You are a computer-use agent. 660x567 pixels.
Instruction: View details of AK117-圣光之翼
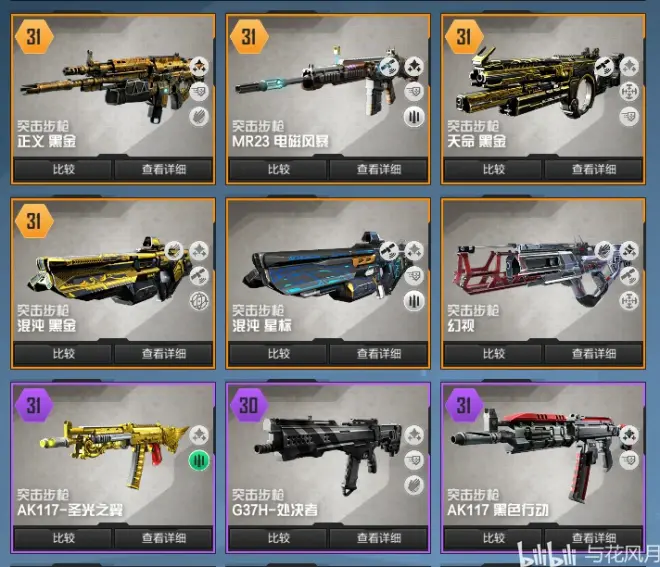163,538
